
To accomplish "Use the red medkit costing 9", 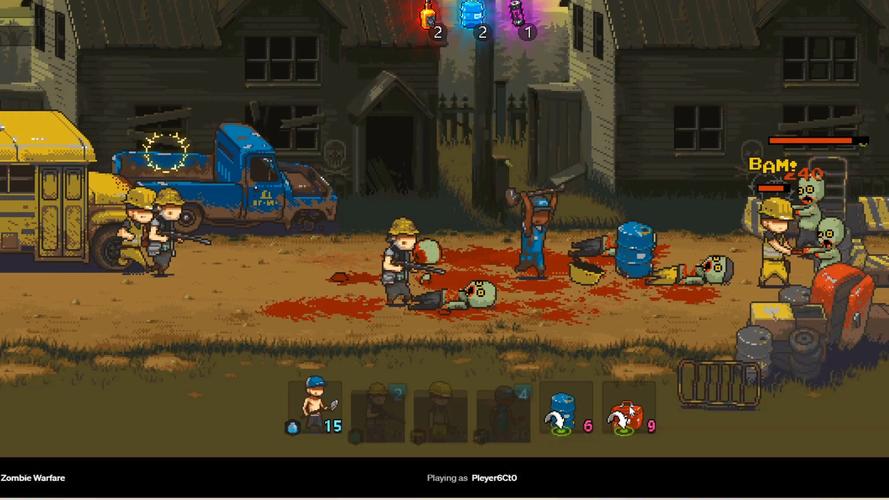I will (x=628, y=408).
